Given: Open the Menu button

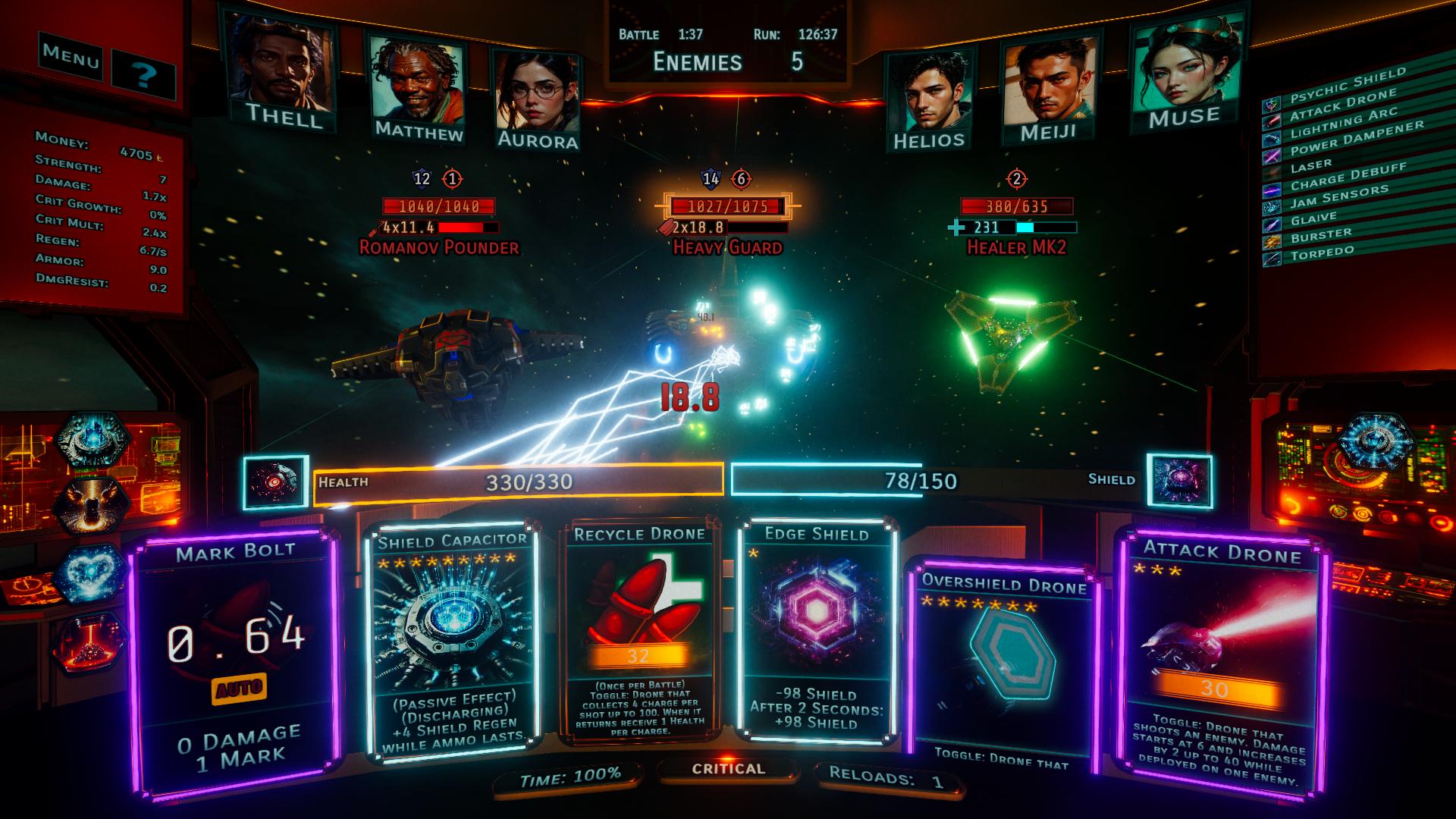Looking at the screenshot, I should 71,55.
